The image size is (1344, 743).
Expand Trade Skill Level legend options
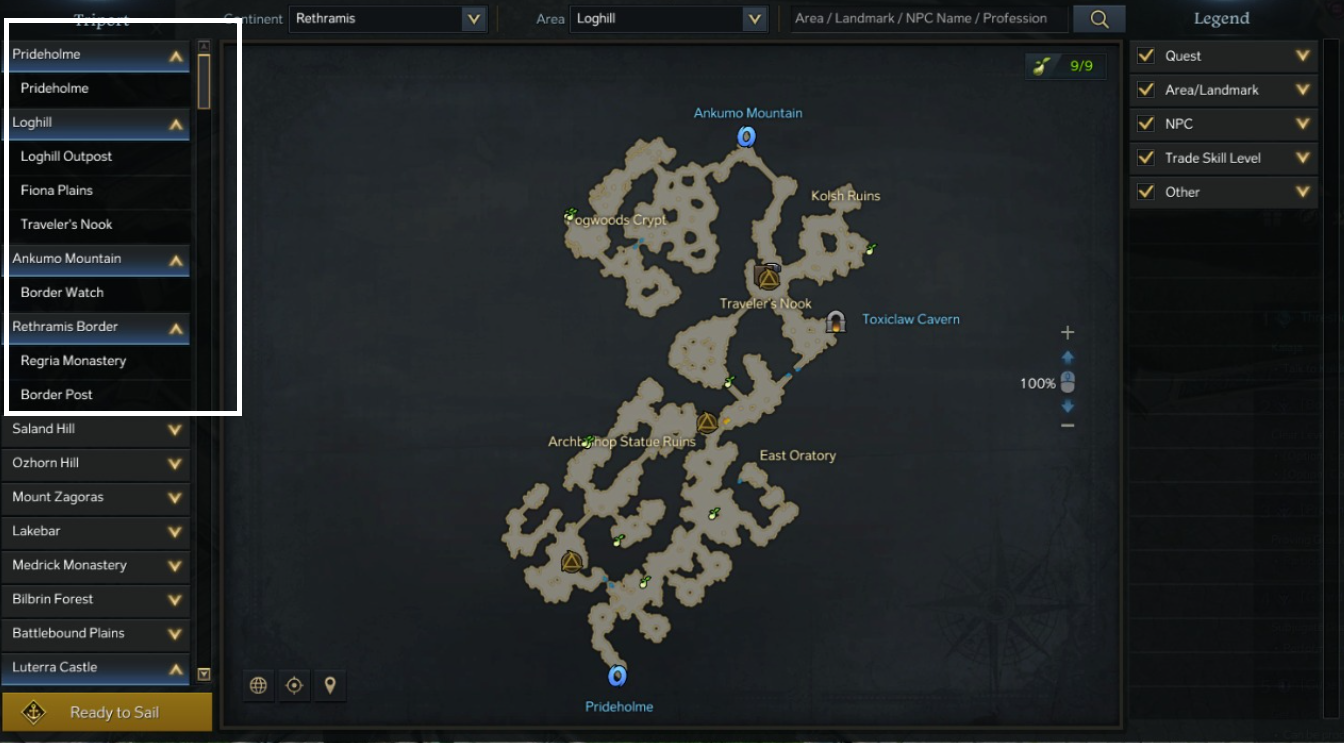click(x=1302, y=158)
